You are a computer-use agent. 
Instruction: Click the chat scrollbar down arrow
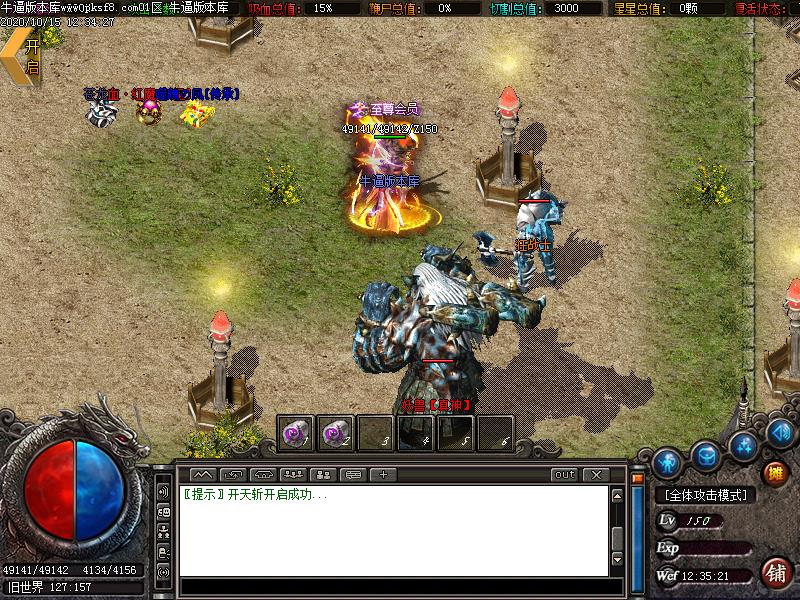(617, 555)
